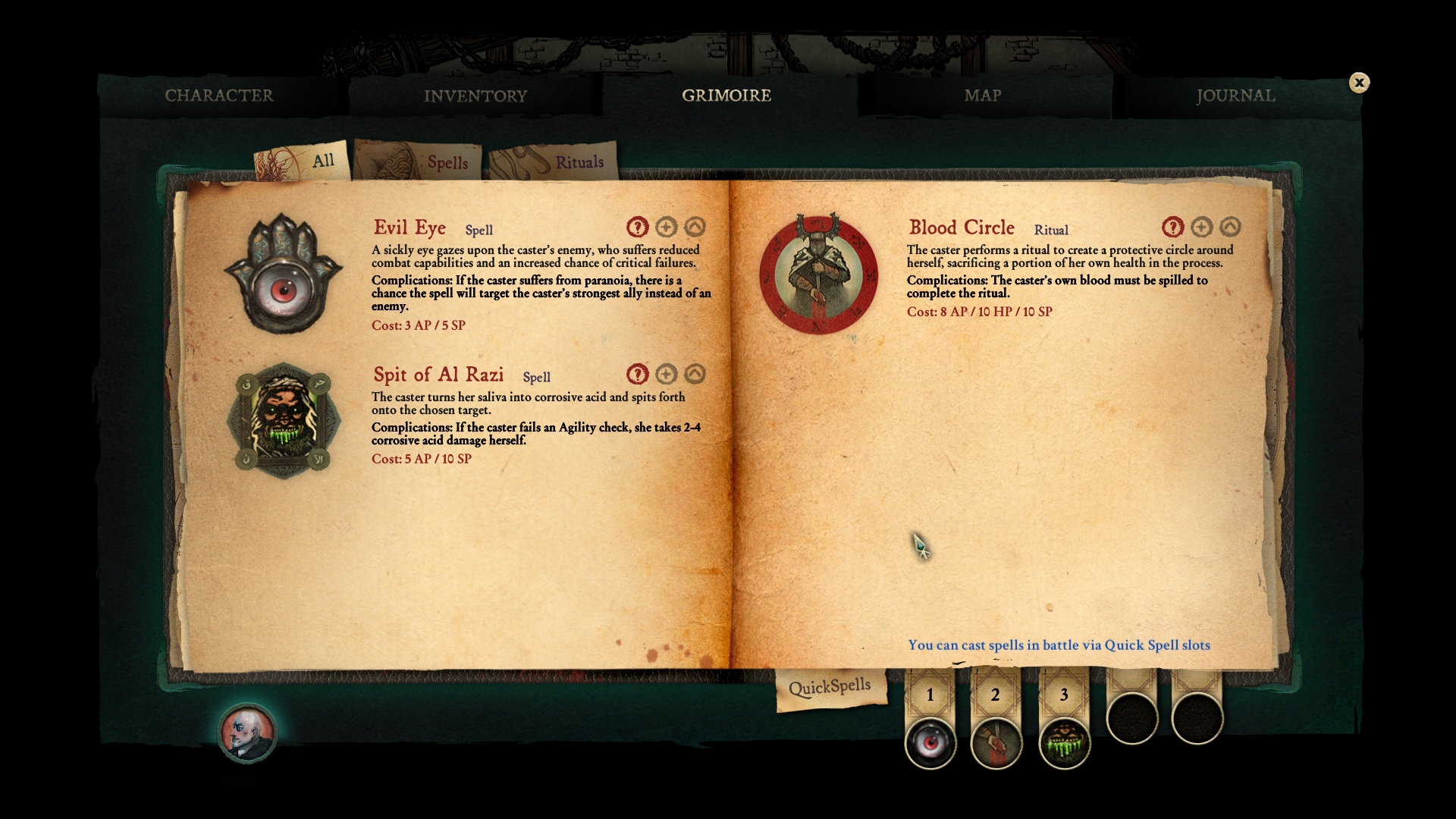Click the Quick Spell slots hint text
Image resolution: width=1456 pixels, height=819 pixels.
pos(1060,645)
